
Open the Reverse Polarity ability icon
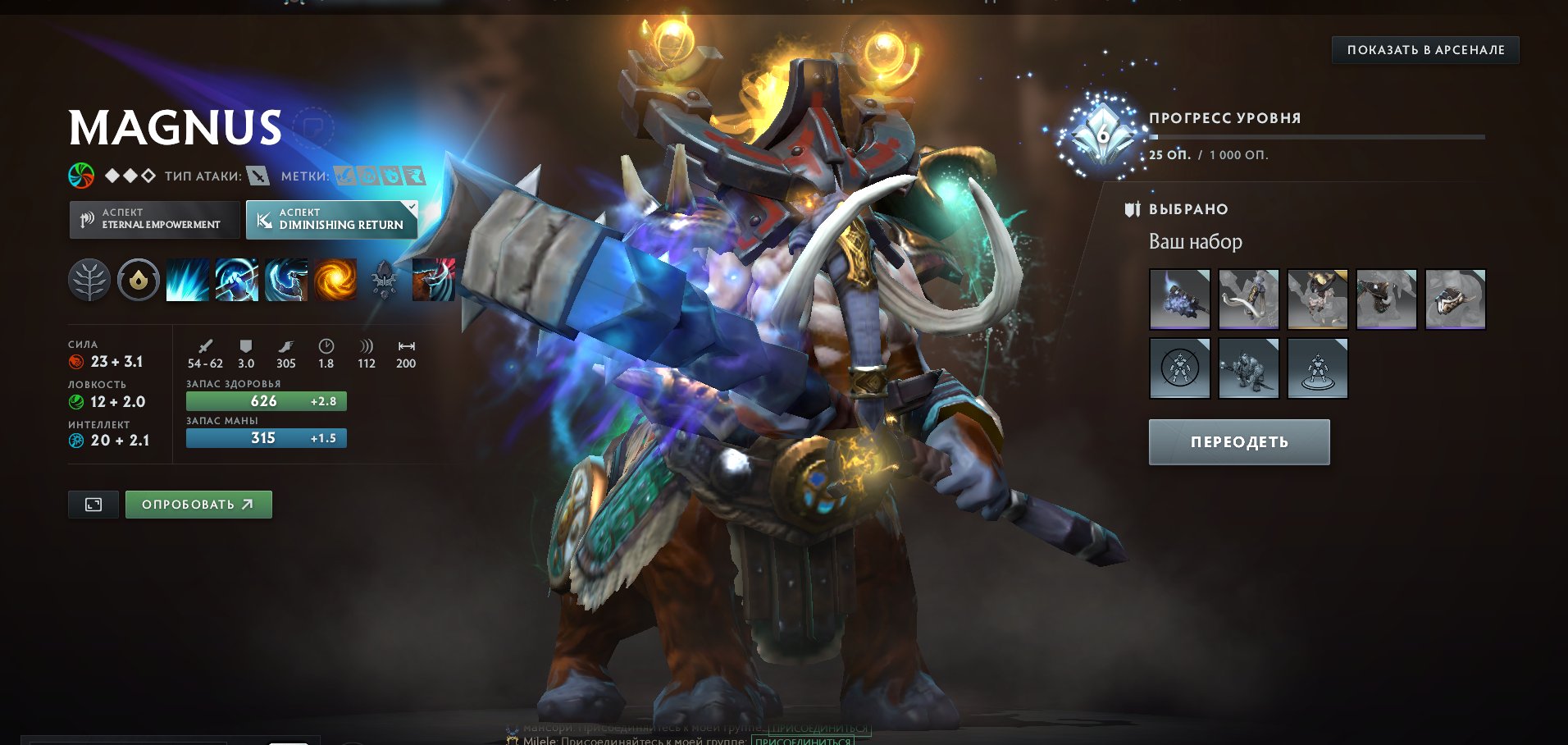coord(335,280)
